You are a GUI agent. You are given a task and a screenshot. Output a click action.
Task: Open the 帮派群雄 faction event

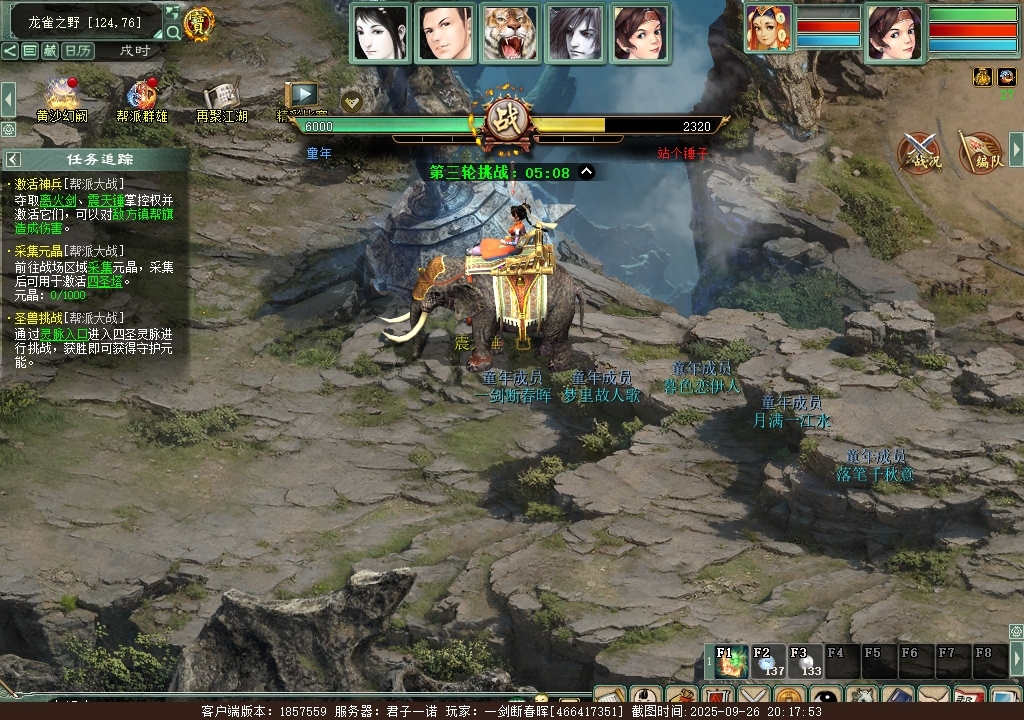[142, 97]
